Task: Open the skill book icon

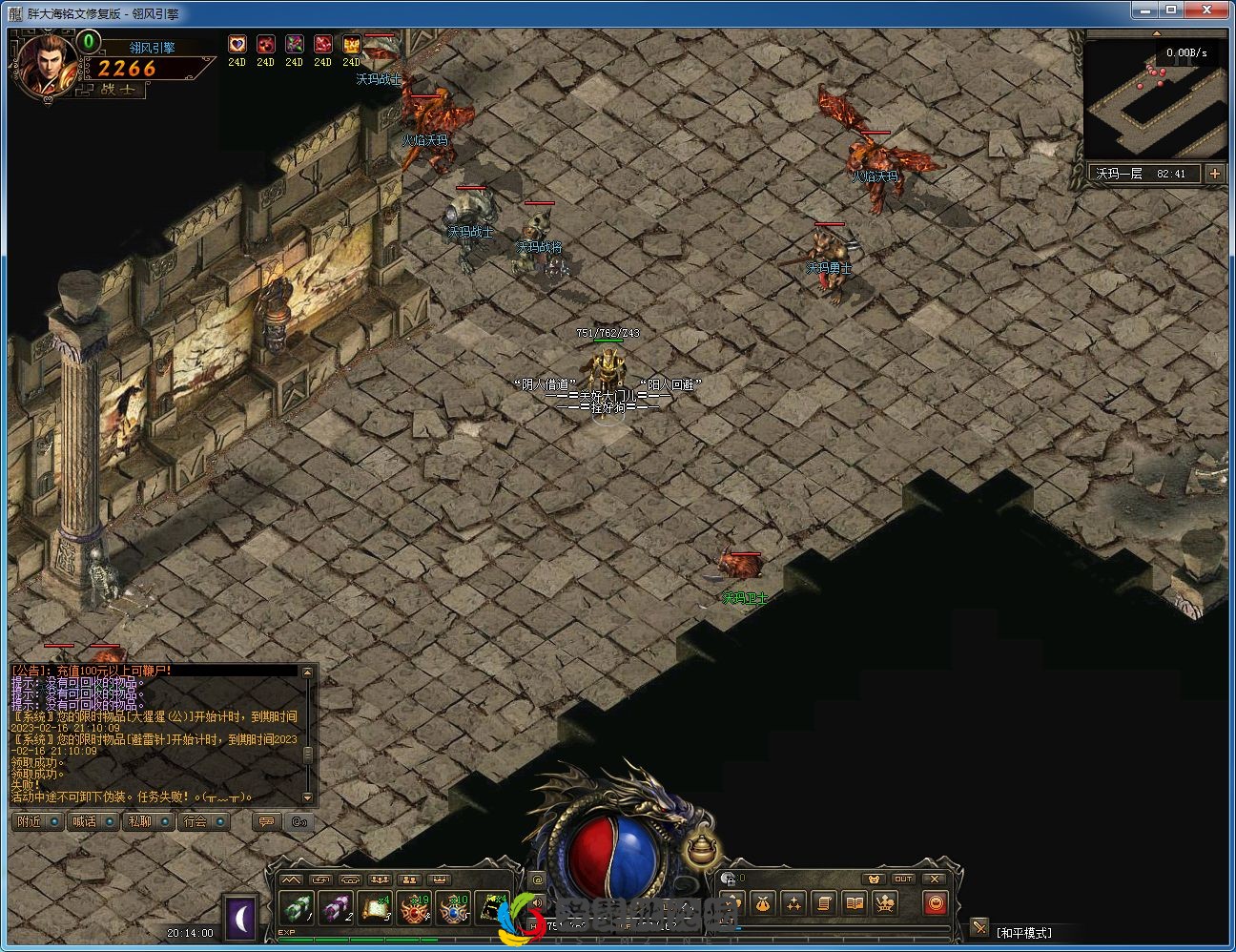Action: point(855,902)
